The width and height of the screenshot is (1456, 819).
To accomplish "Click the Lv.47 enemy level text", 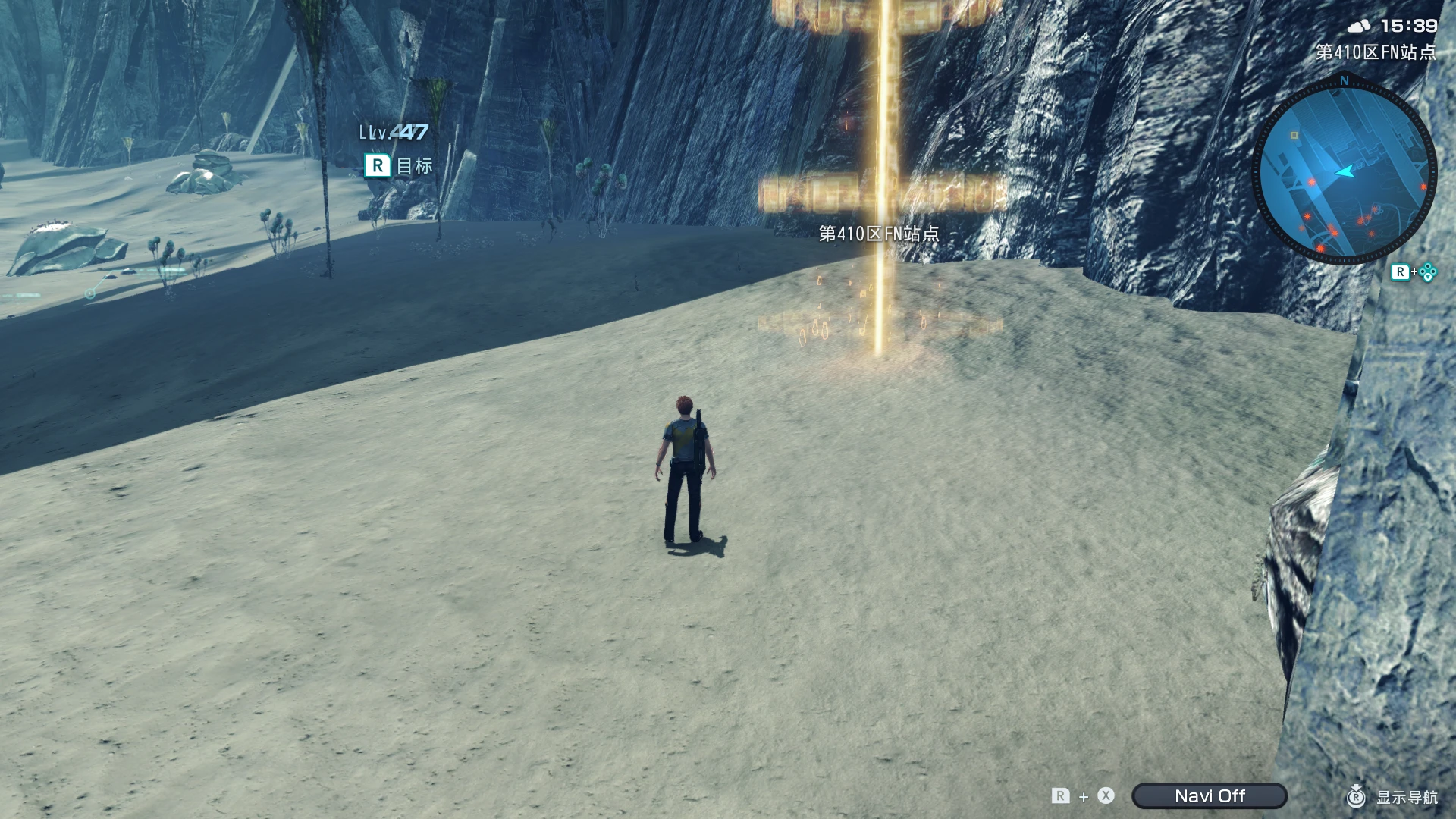I will pos(392,132).
